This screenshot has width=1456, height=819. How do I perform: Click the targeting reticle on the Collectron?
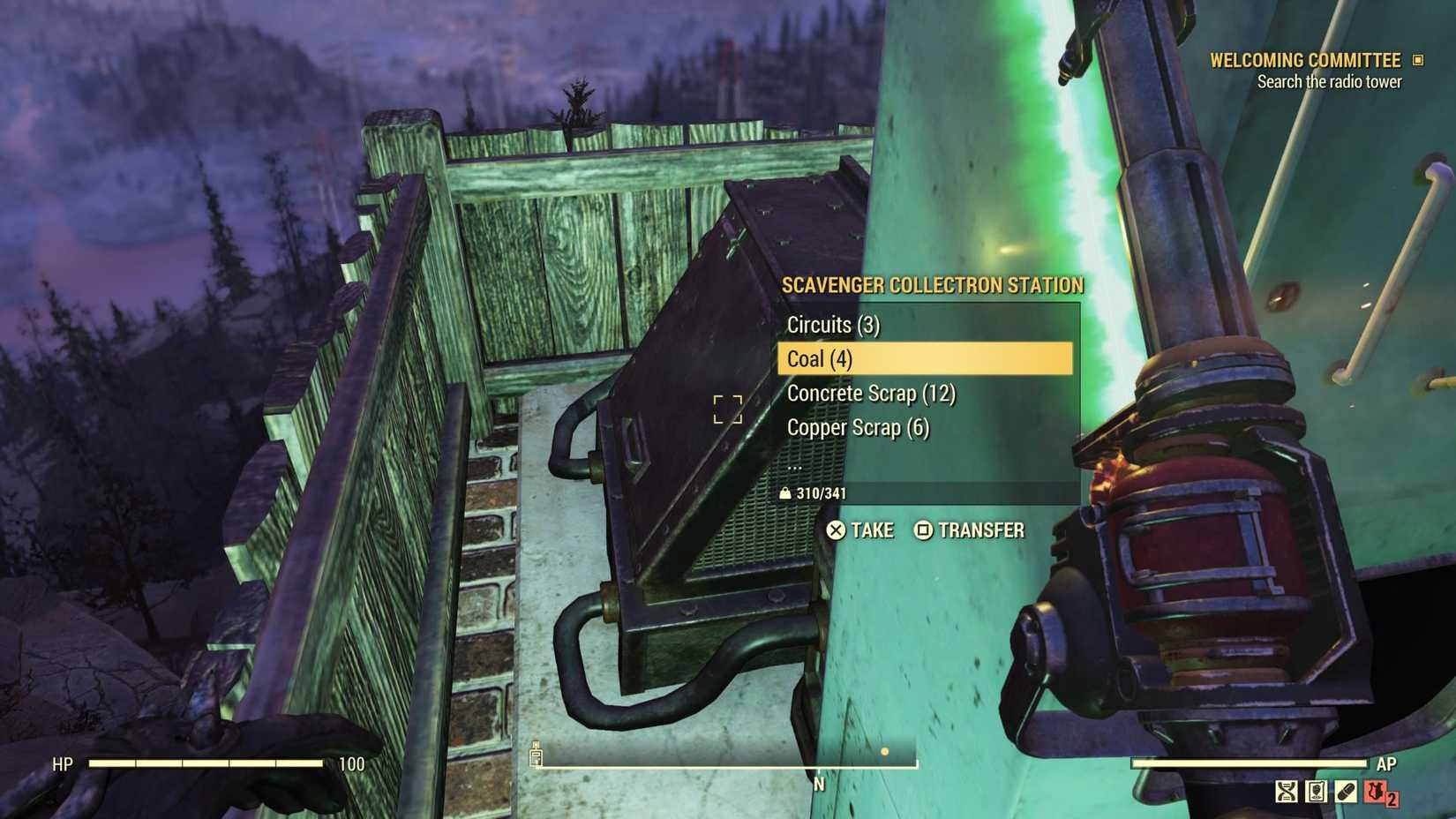(727, 408)
